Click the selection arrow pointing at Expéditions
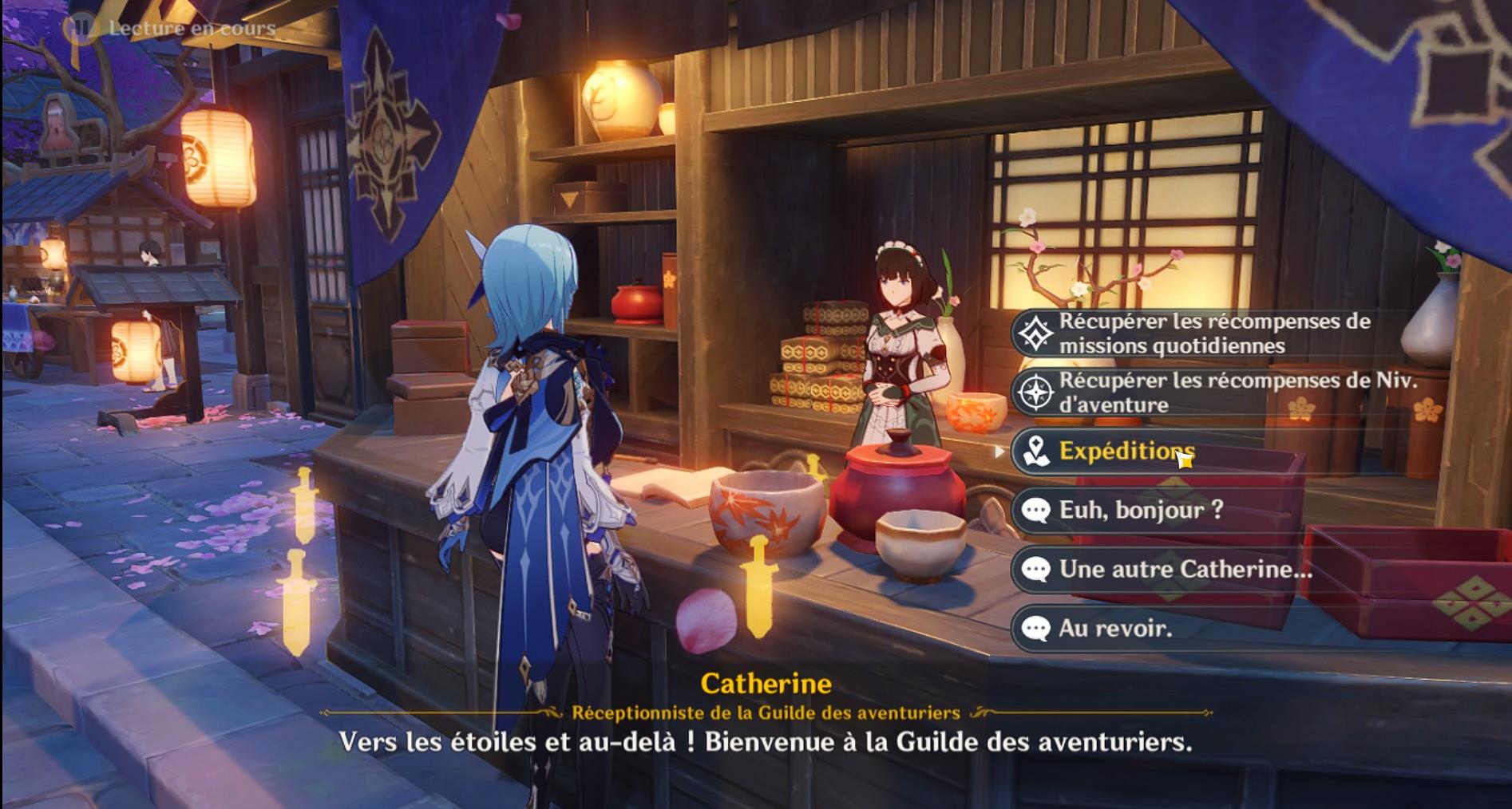 [x=1001, y=453]
